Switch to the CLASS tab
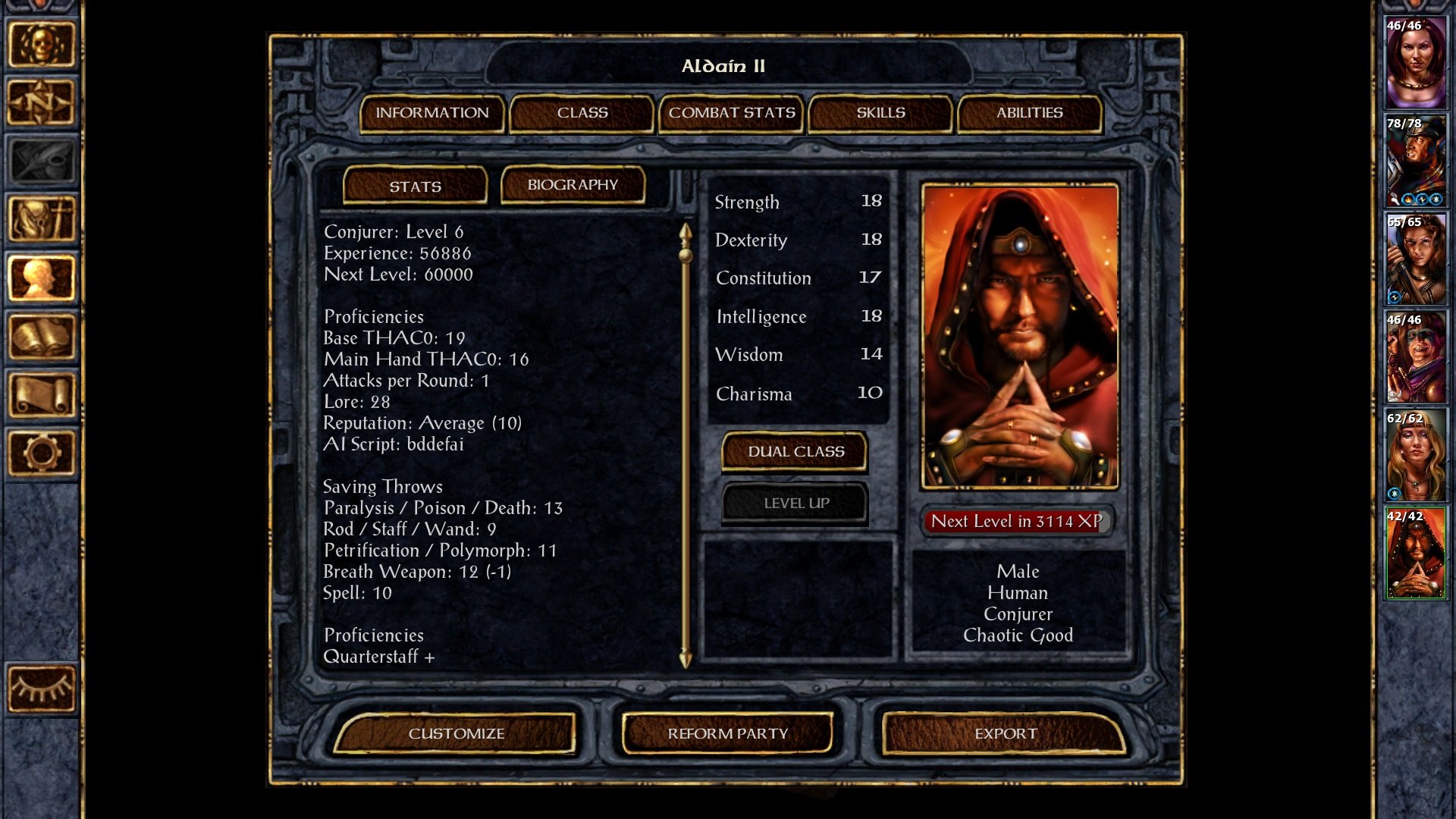The image size is (1456, 819). [581, 112]
